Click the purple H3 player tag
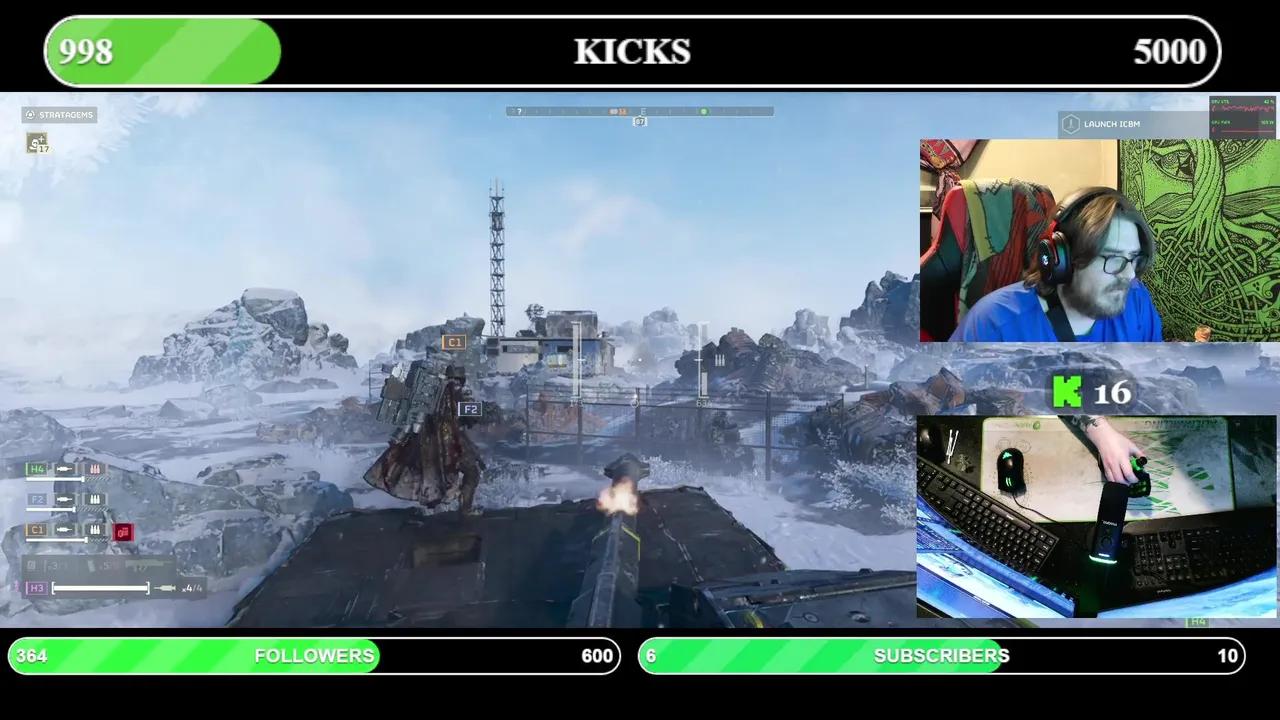 coord(37,587)
